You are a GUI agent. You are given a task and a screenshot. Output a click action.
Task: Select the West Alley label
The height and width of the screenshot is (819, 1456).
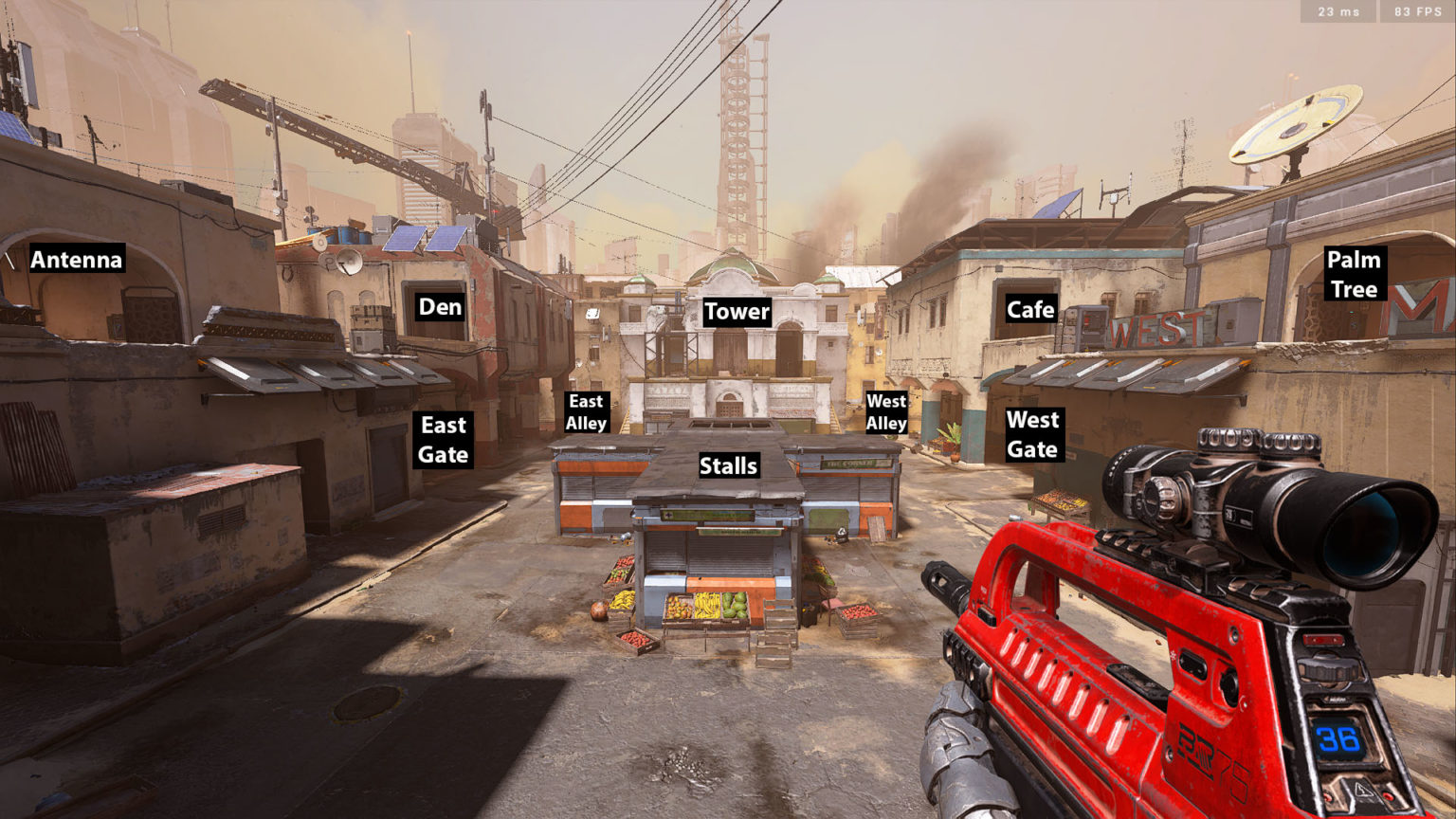coord(886,412)
